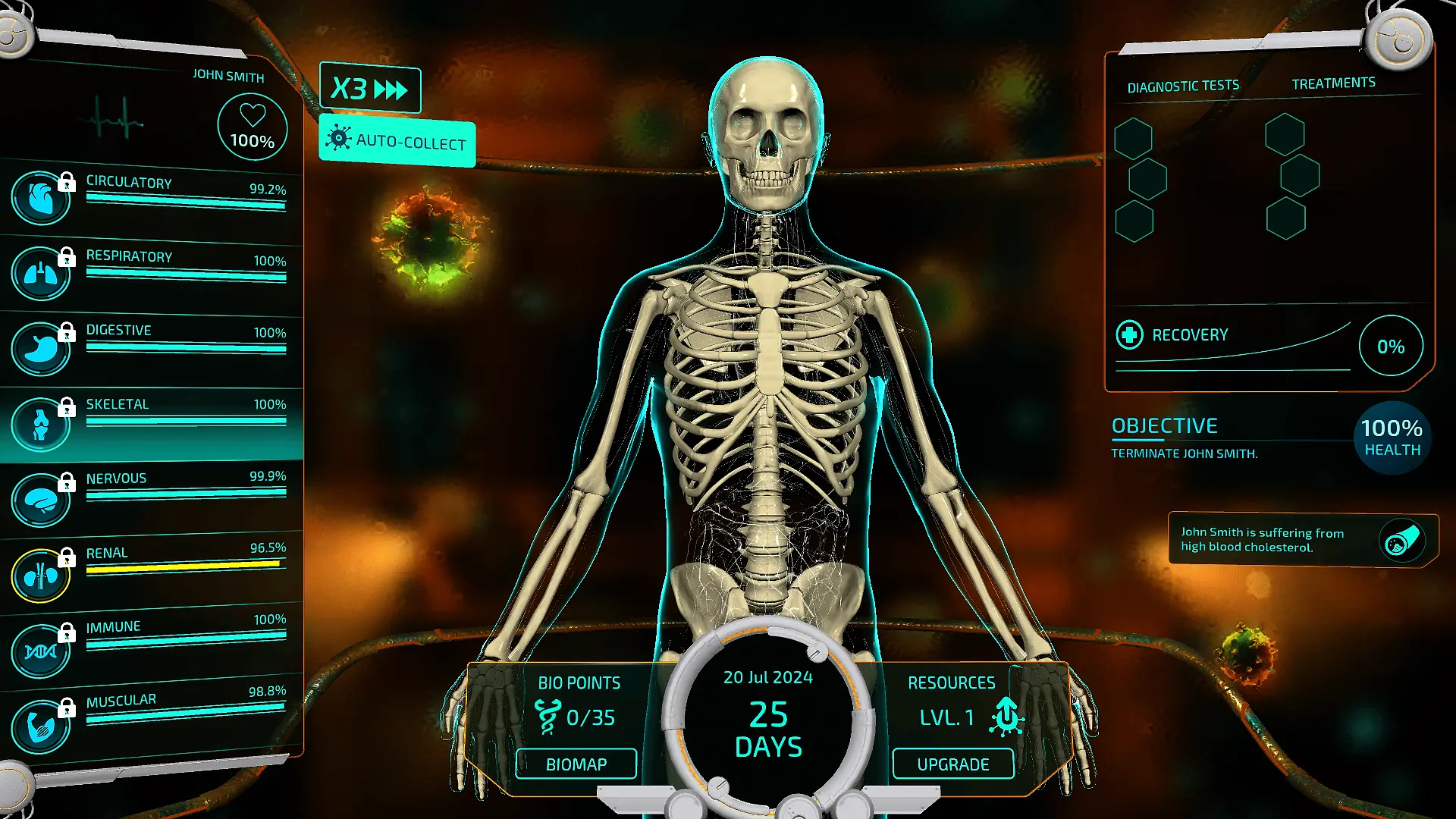Toggle the X3 game speed button

click(x=370, y=89)
